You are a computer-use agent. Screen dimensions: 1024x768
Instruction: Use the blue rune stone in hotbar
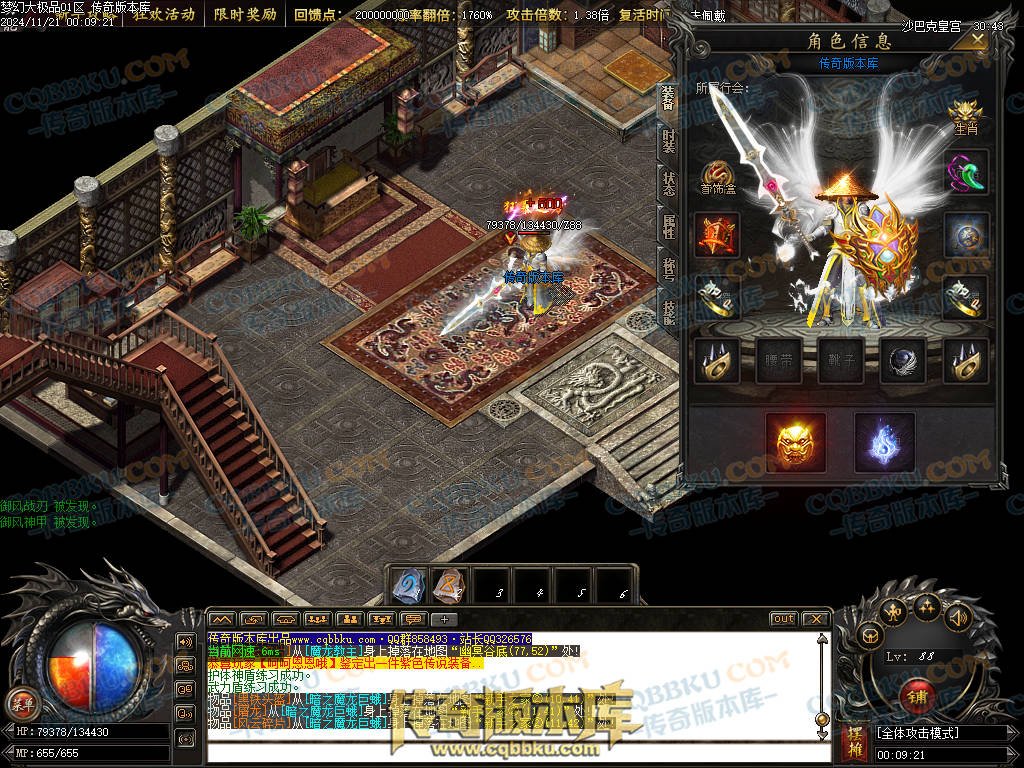408,586
